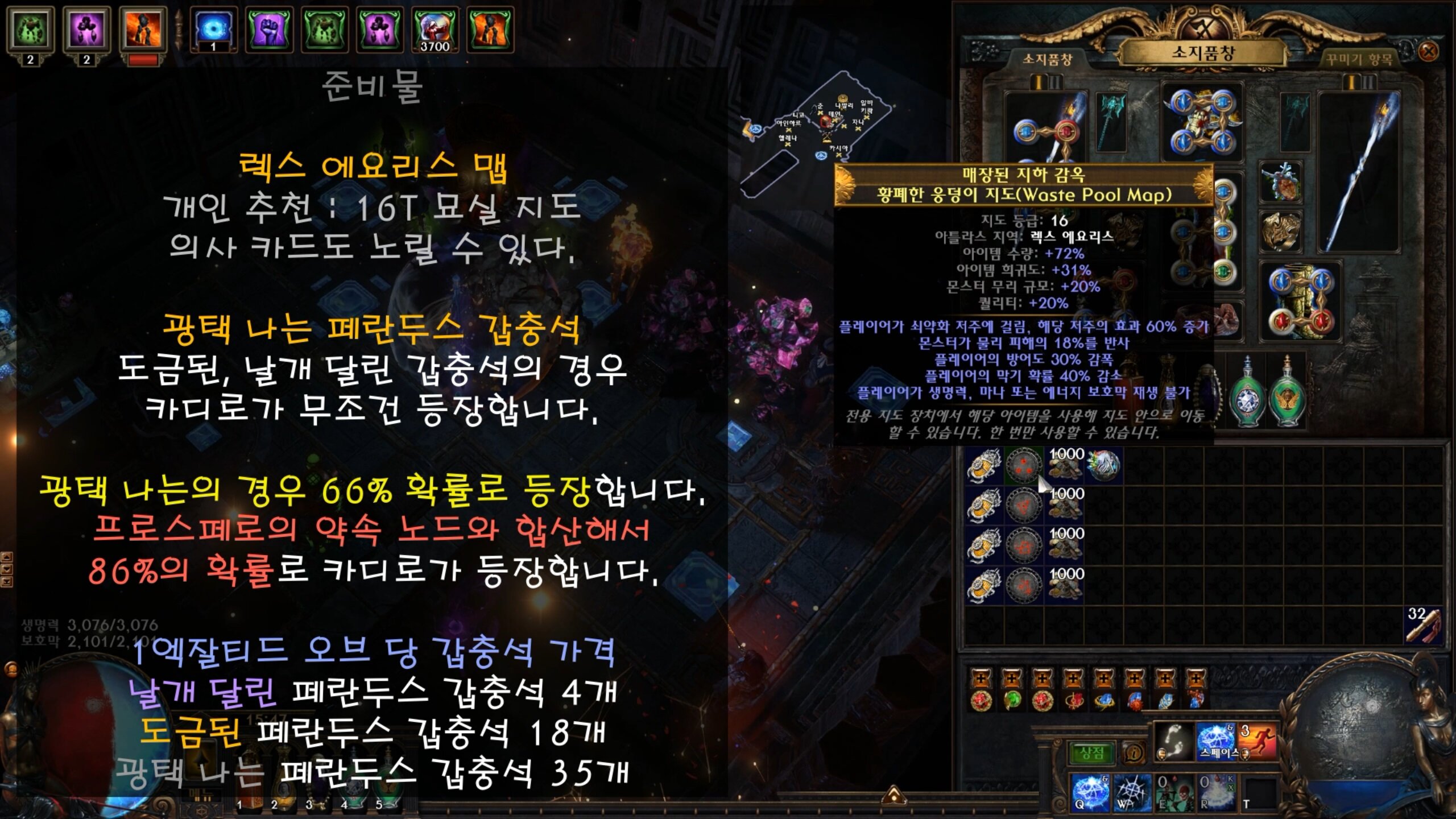Select the equipped gloves with linked sockets

pos(1301,301)
